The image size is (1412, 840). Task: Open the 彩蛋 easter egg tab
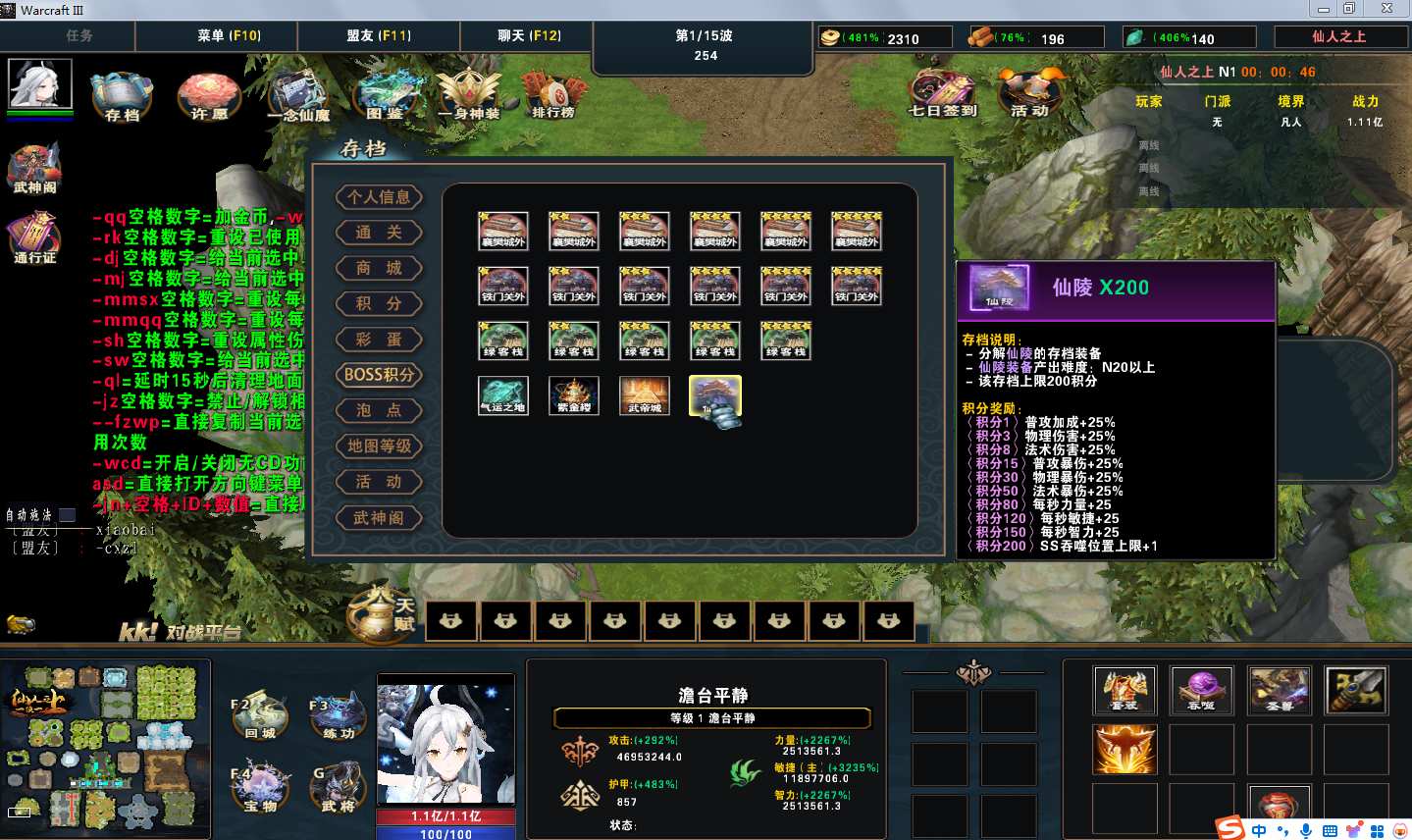(x=379, y=340)
